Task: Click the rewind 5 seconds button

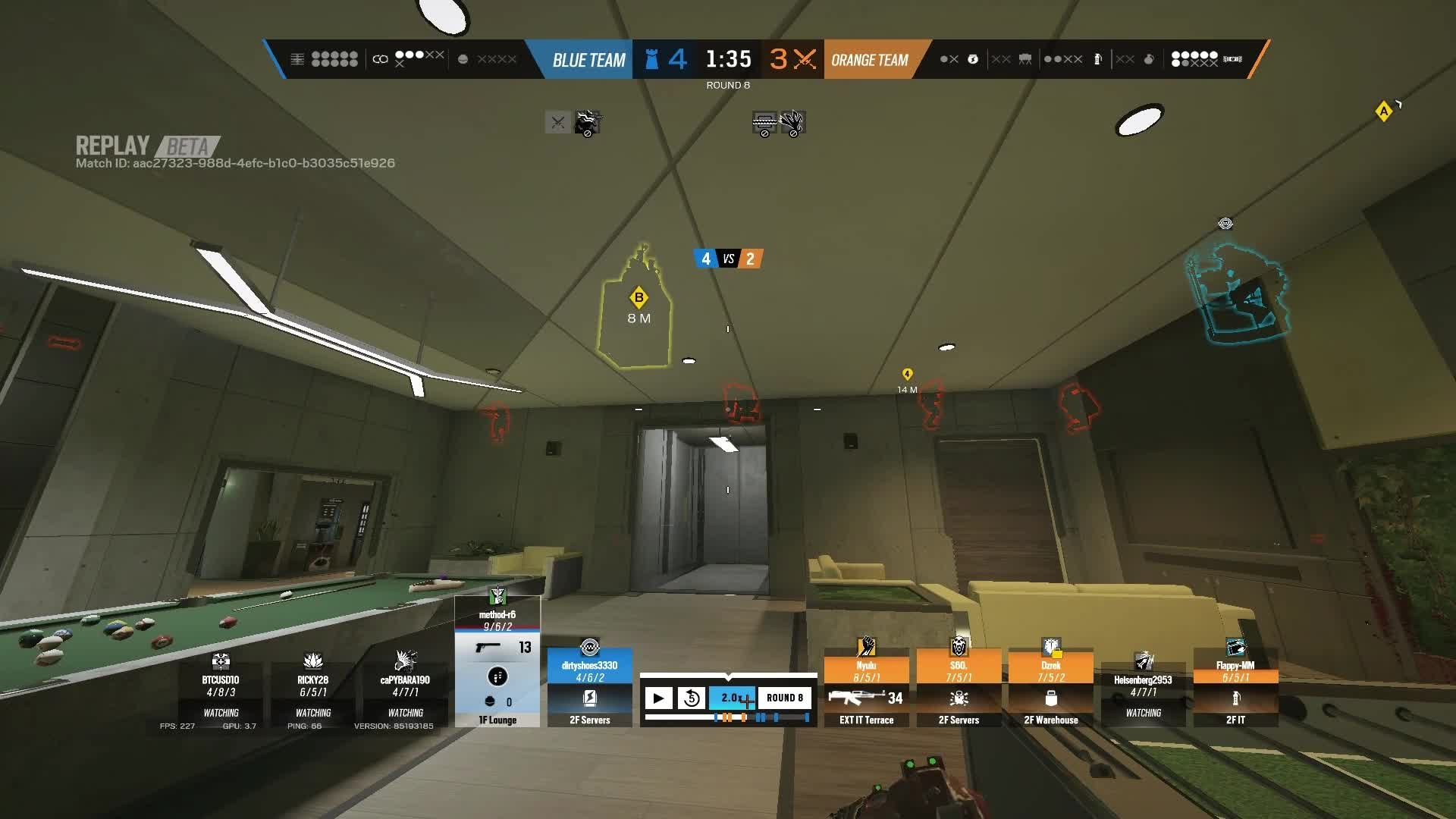Action: click(691, 698)
